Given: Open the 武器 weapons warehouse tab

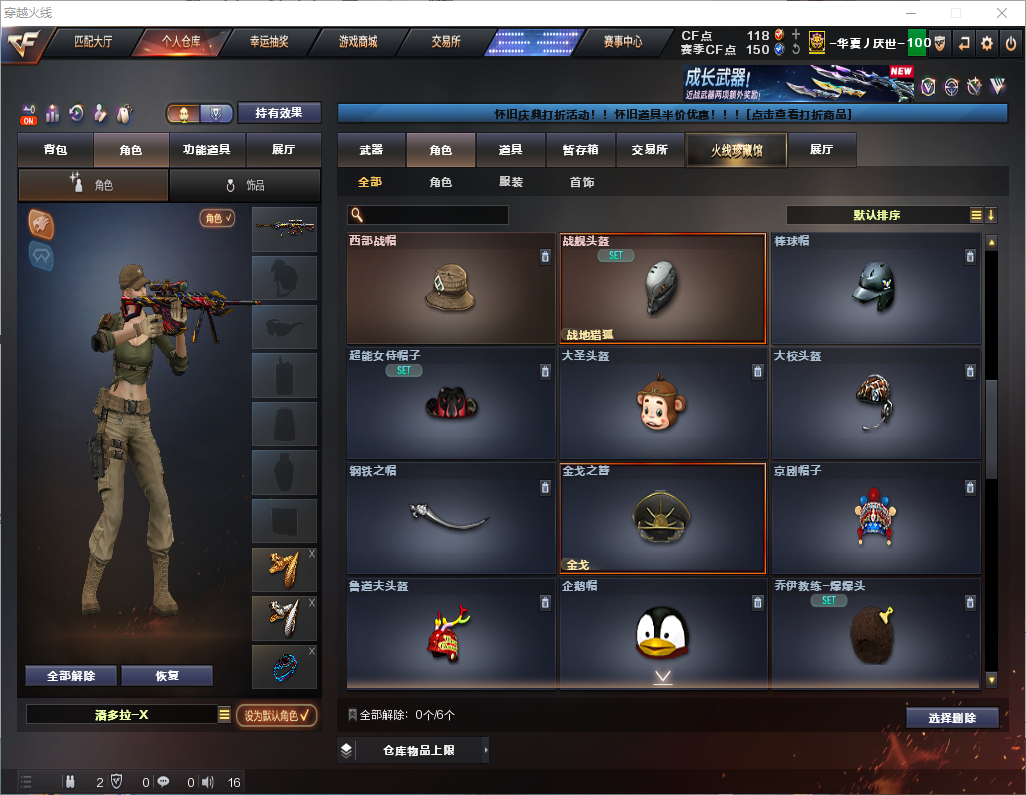Looking at the screenshot, I should click(371, 150).
